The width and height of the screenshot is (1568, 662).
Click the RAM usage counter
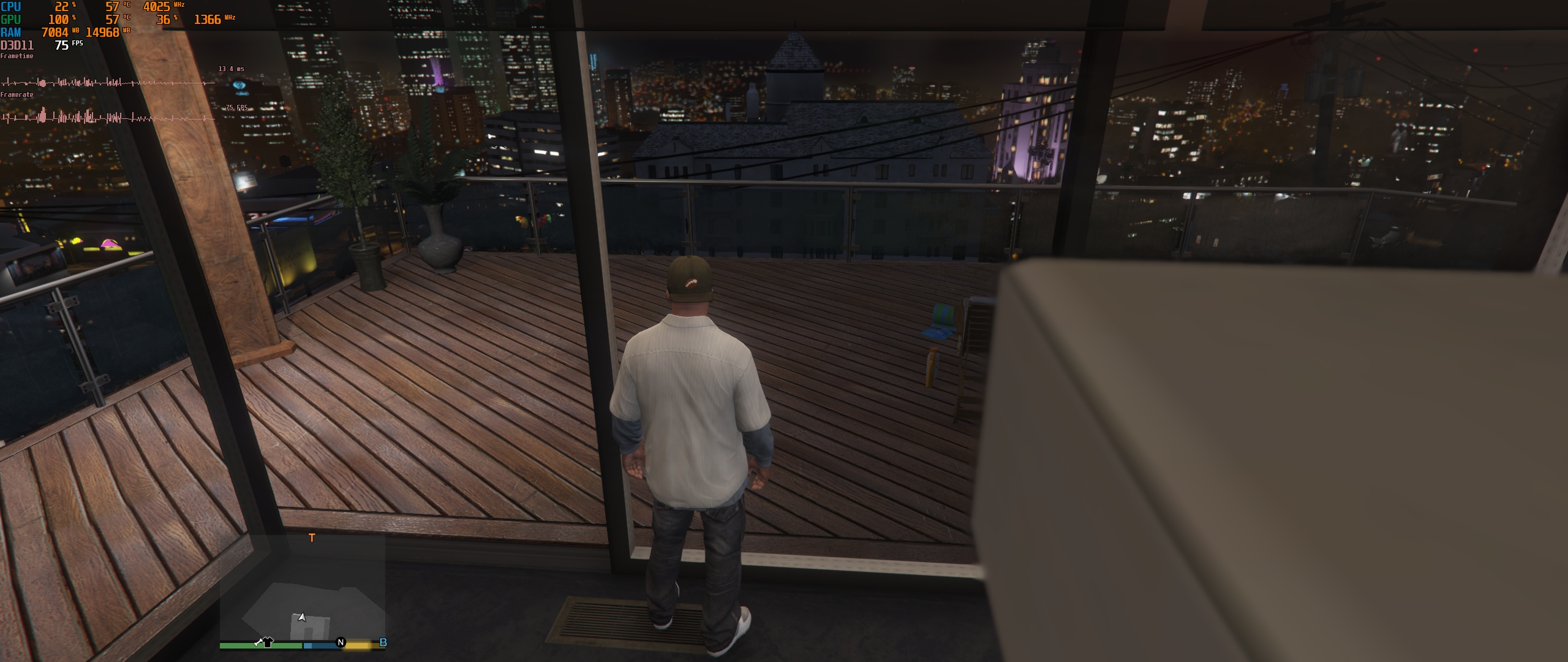click(54, 32)
